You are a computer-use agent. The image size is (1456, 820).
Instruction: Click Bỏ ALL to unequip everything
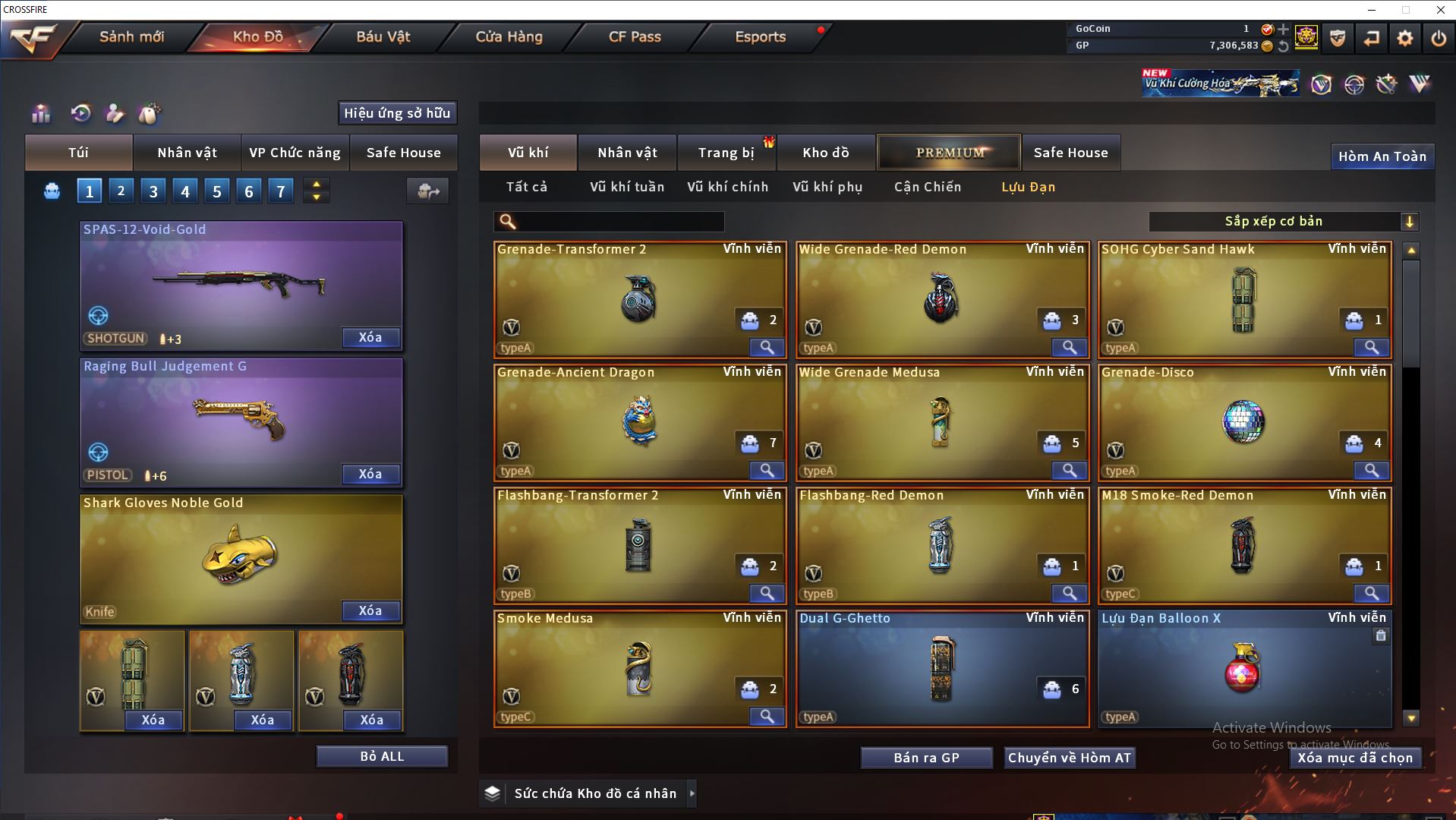click(382, 756)
